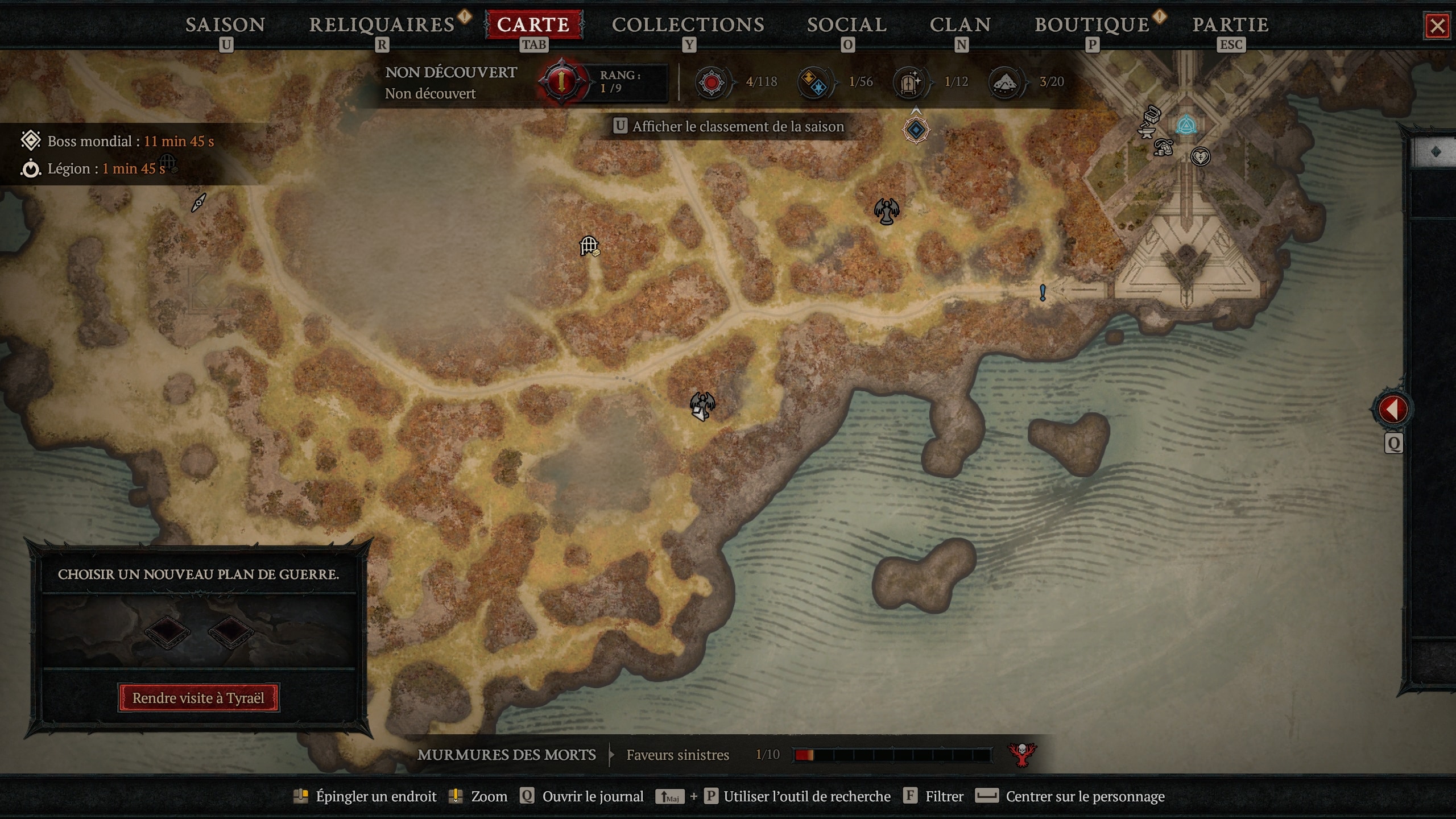The height and width of the screenshot is (819, 1456).
Task: Click the chevron under the 1/12 counter
Action: coord(916,110)
